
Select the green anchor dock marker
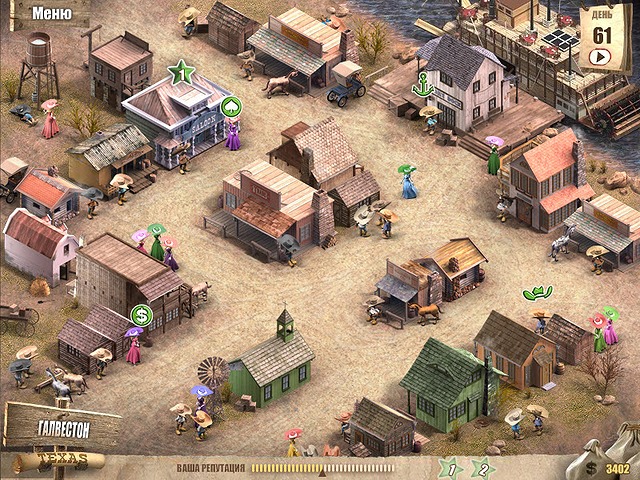click(x=424, y=84)
